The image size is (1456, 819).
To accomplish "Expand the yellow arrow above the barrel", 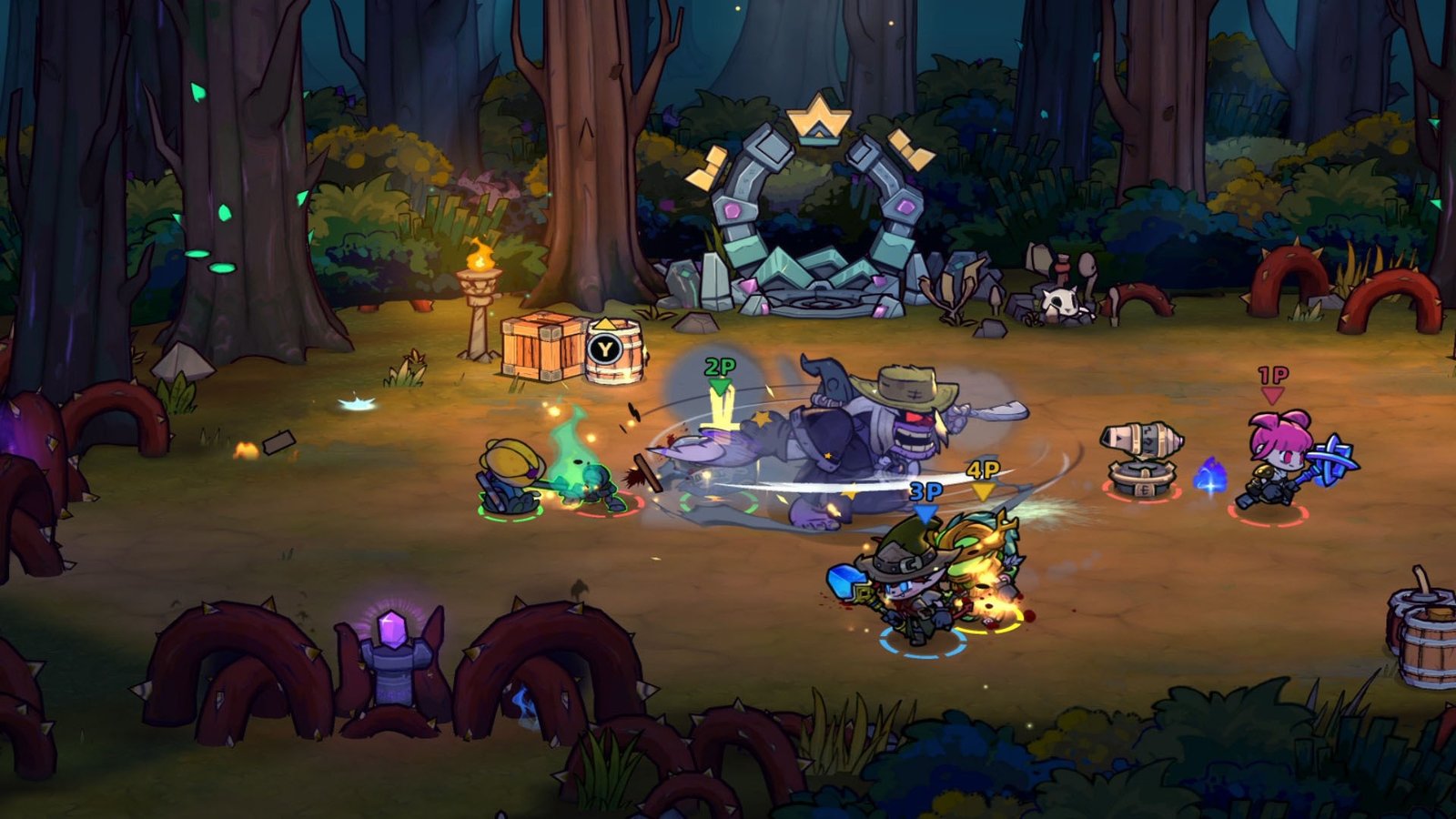I will click(605, 324).
